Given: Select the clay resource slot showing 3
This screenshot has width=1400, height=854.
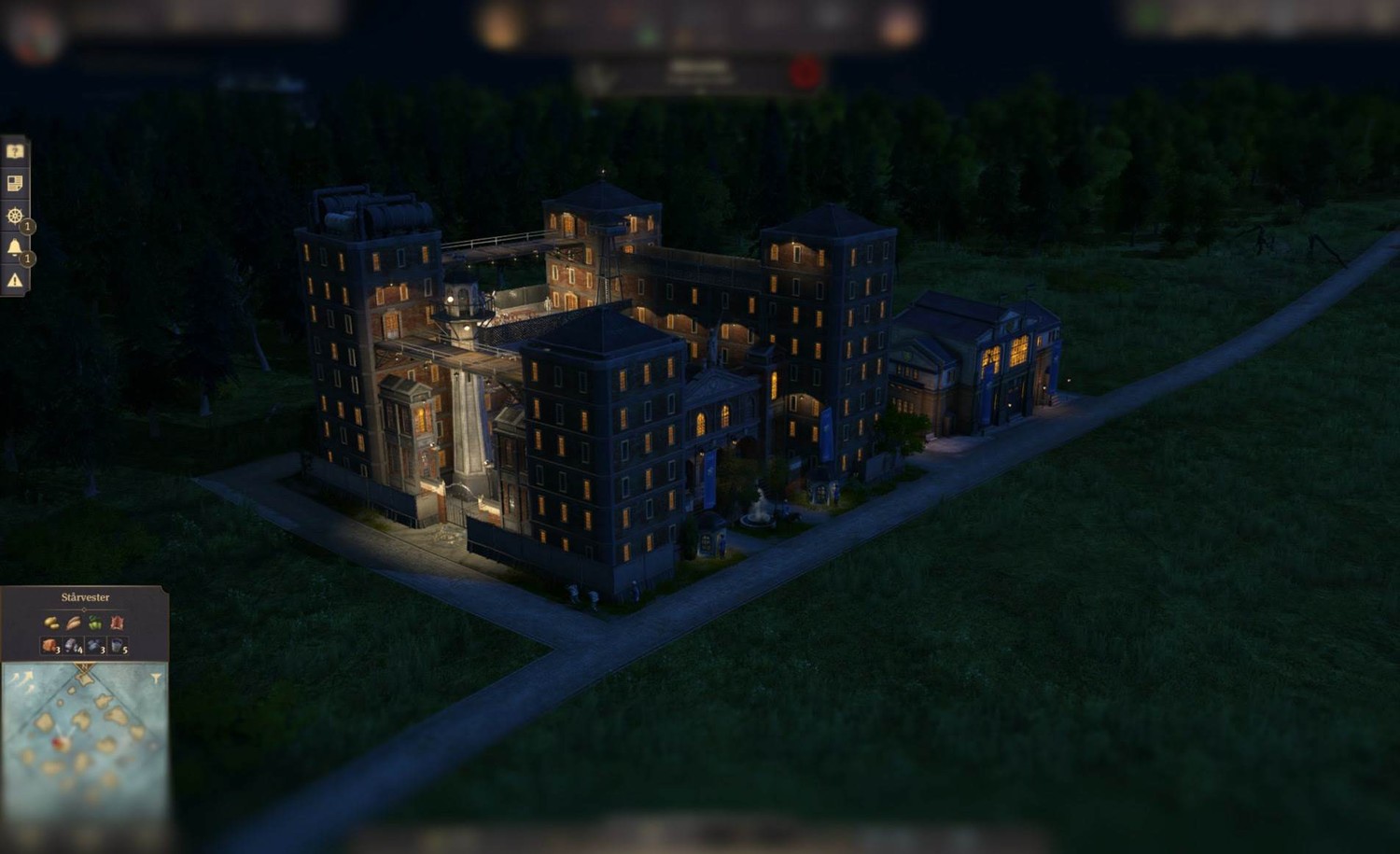Looking at the screenshot, I should point(50,646).
